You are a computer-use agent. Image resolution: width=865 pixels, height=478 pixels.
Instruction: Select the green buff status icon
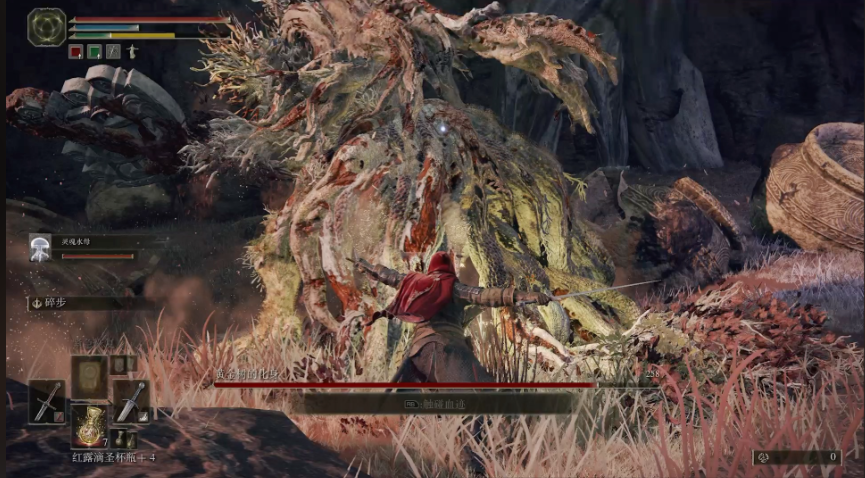pos(94,51)
